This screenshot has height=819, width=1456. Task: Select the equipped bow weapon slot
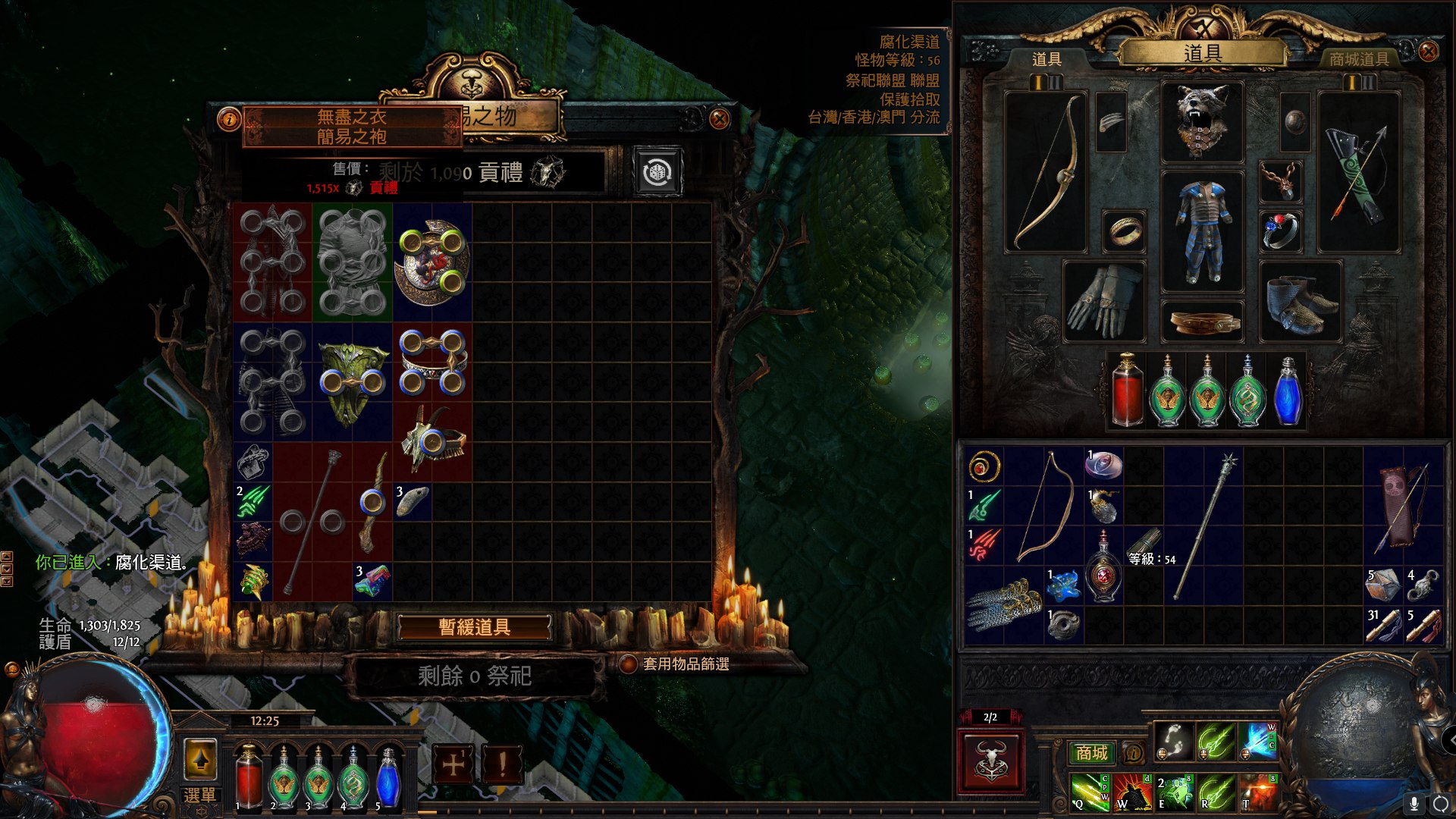click(x=1046, y=172)
